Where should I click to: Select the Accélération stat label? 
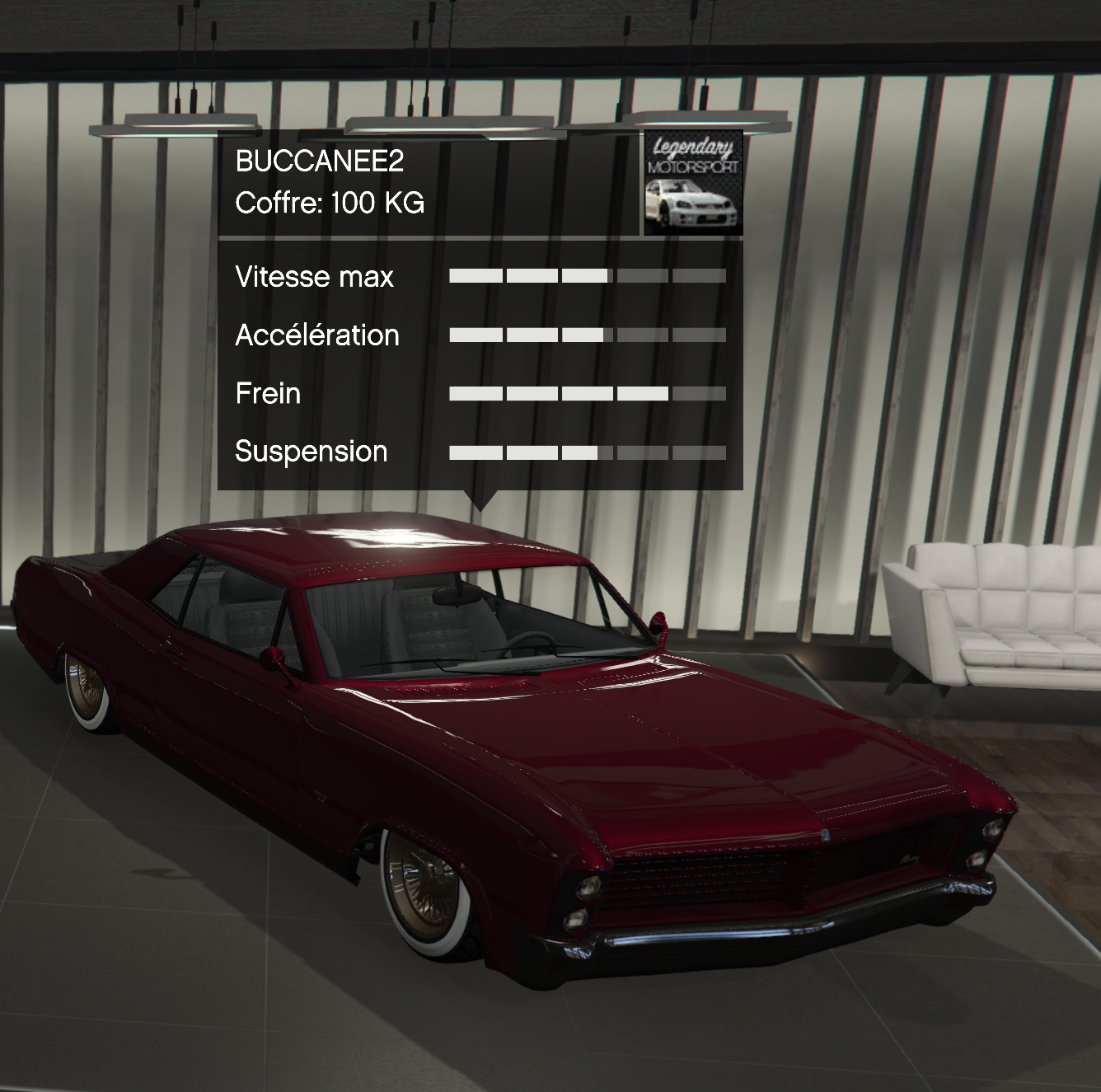[317, 335]
